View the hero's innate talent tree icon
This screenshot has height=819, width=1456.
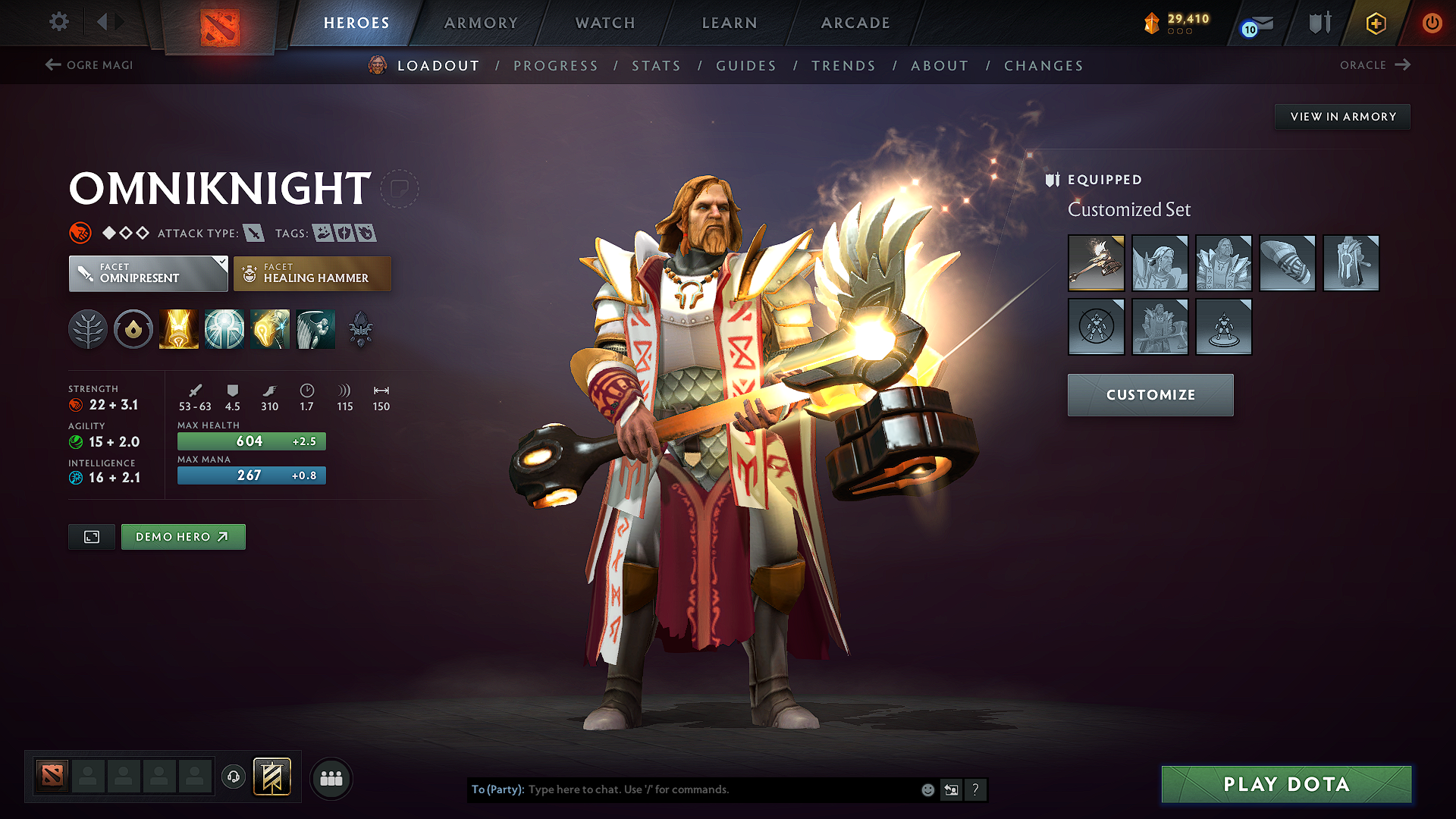pos(88,328)
